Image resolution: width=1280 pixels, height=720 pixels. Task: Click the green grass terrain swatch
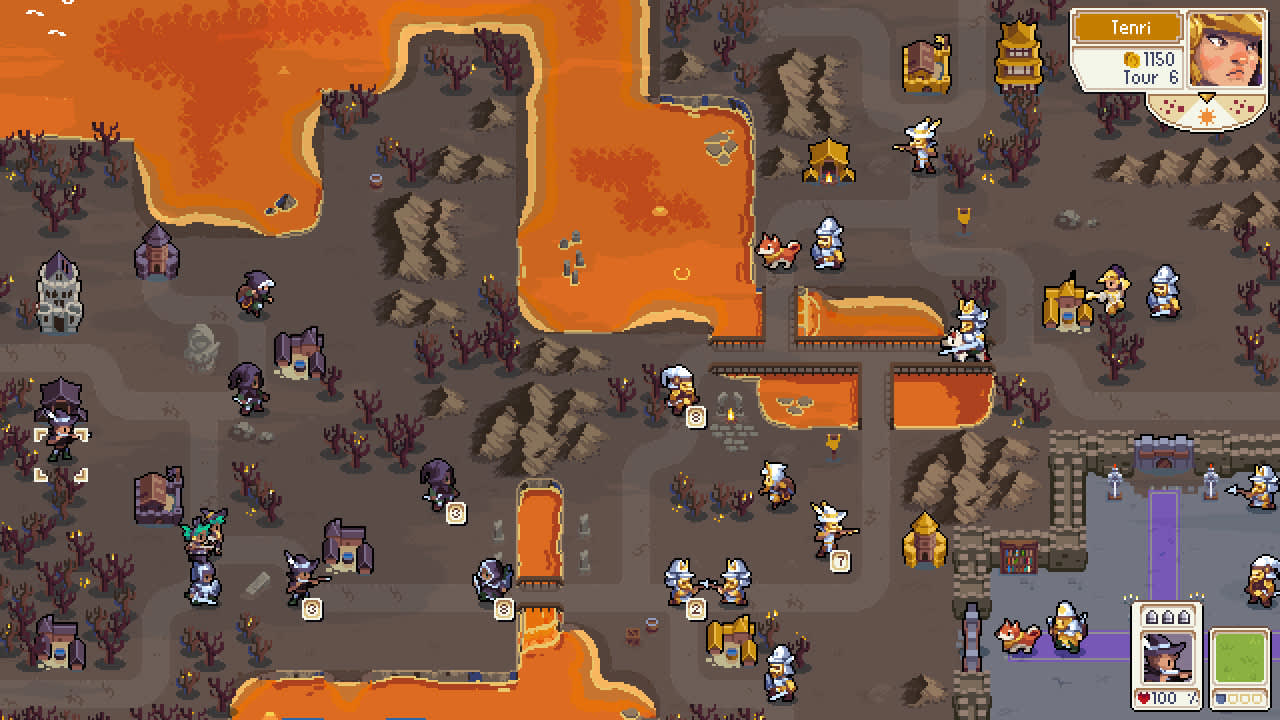coord(1241,655)
